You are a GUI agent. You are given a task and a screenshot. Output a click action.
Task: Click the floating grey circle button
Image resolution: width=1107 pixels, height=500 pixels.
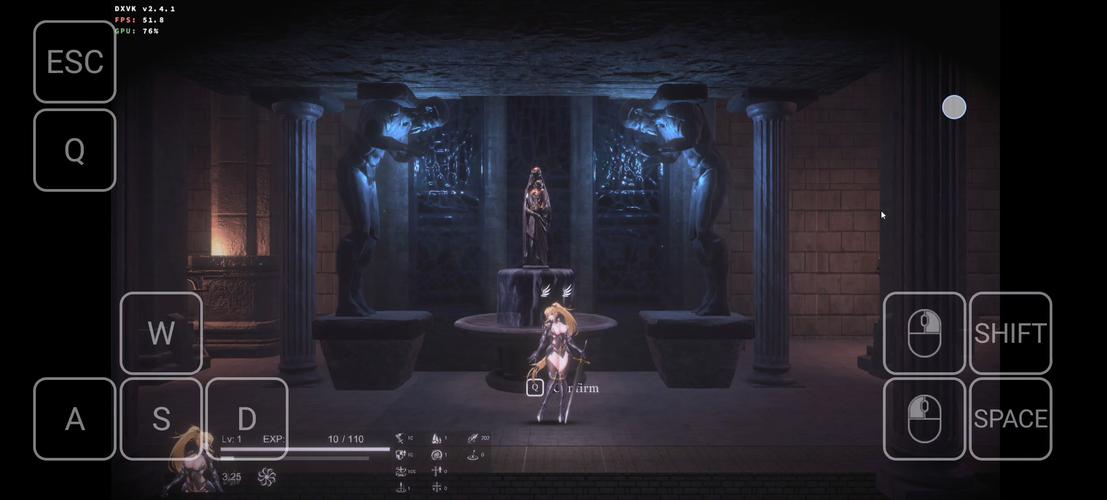point(954,107)
